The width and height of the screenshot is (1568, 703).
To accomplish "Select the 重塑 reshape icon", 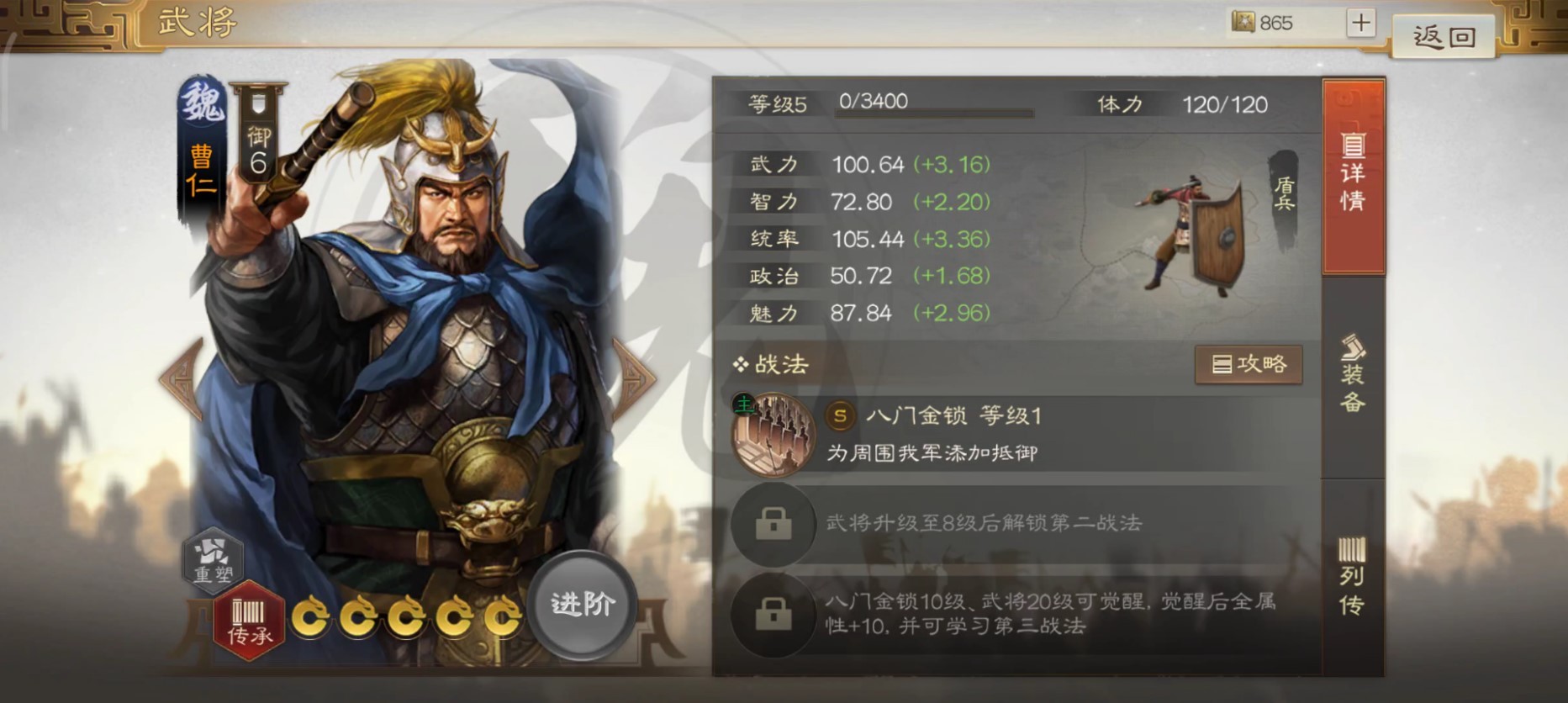I will 212,560.
